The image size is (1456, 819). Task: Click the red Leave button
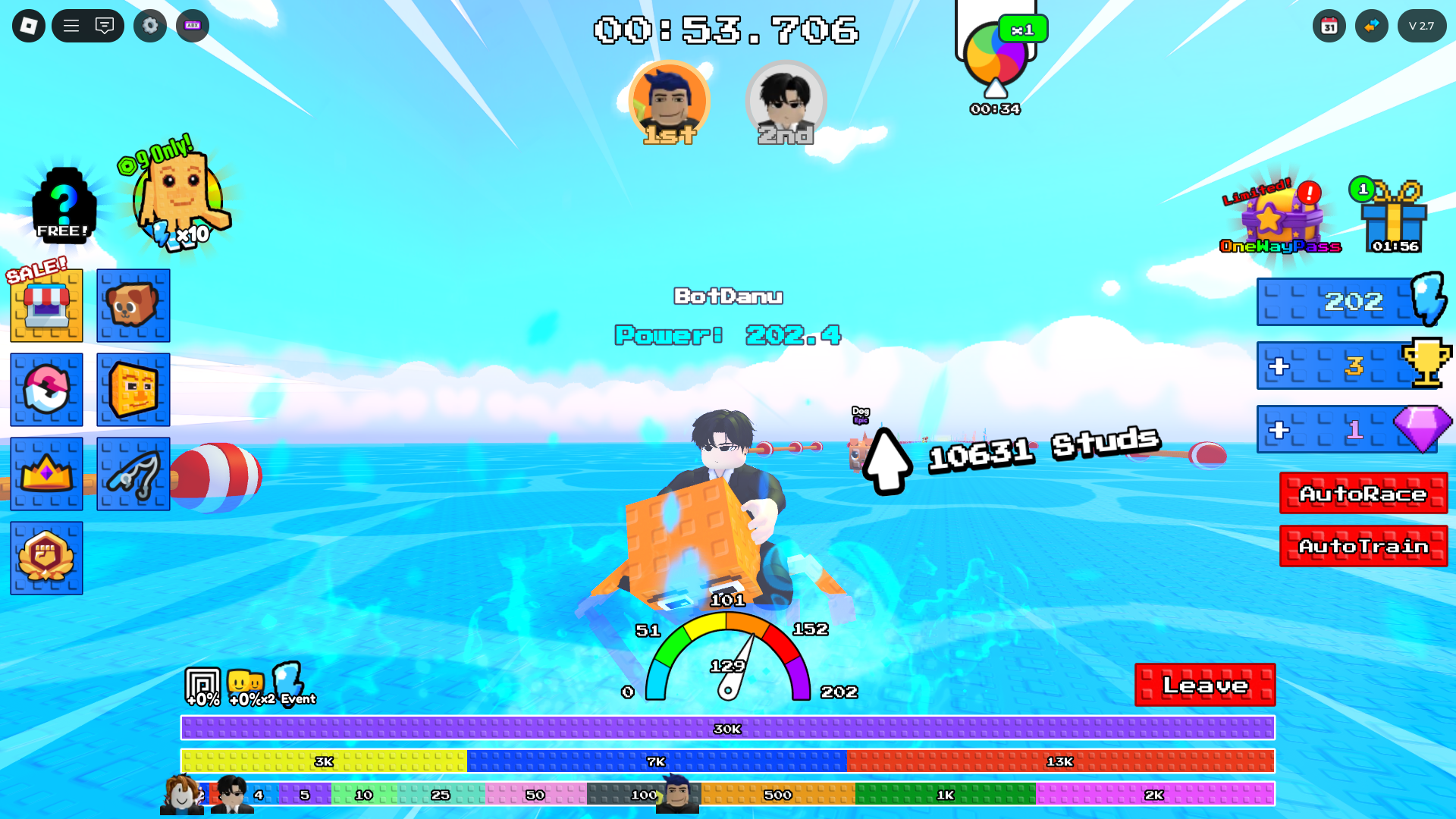(1204, 685)
